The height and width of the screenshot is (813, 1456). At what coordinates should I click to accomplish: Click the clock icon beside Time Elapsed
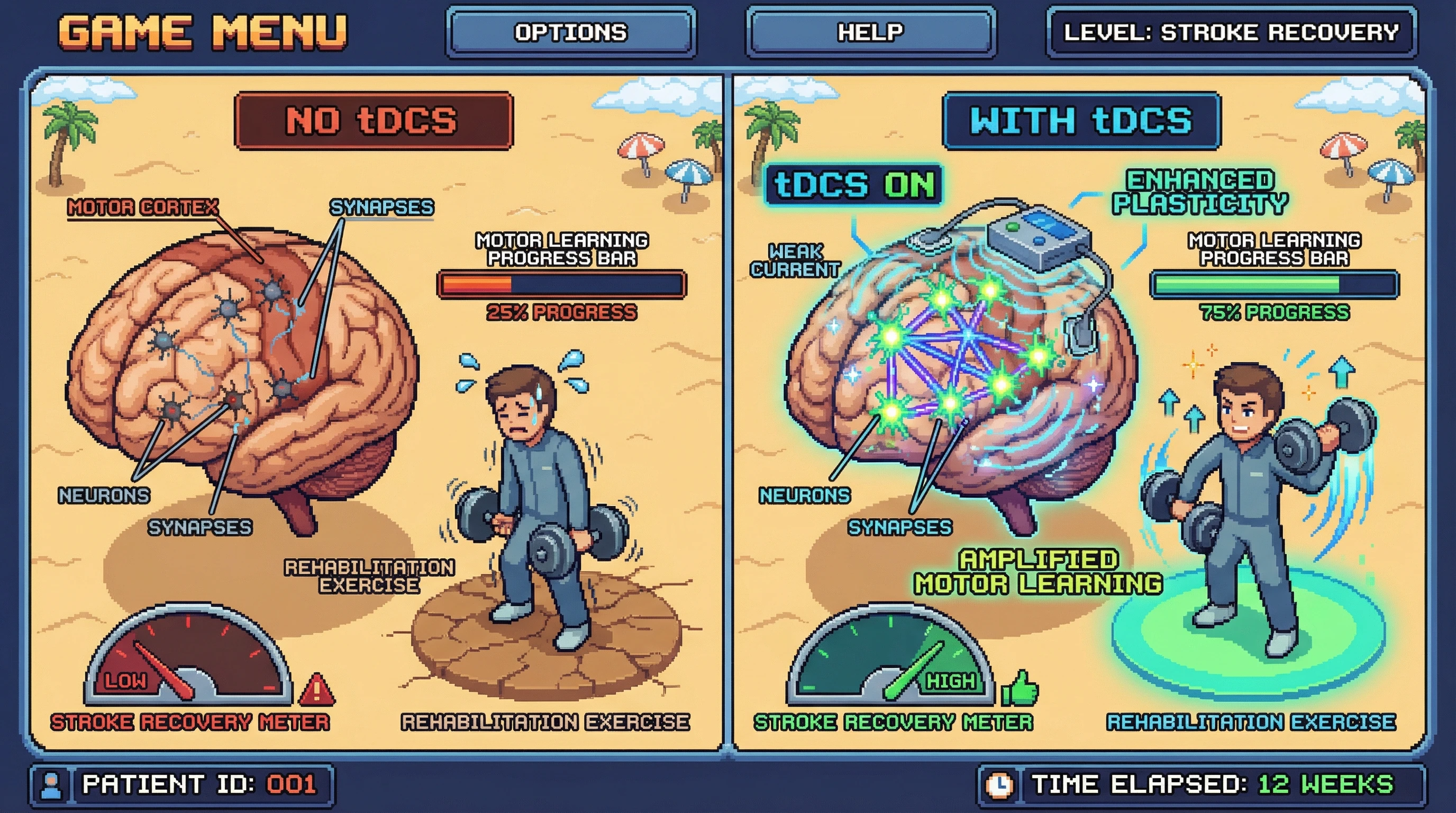(999, 785)
